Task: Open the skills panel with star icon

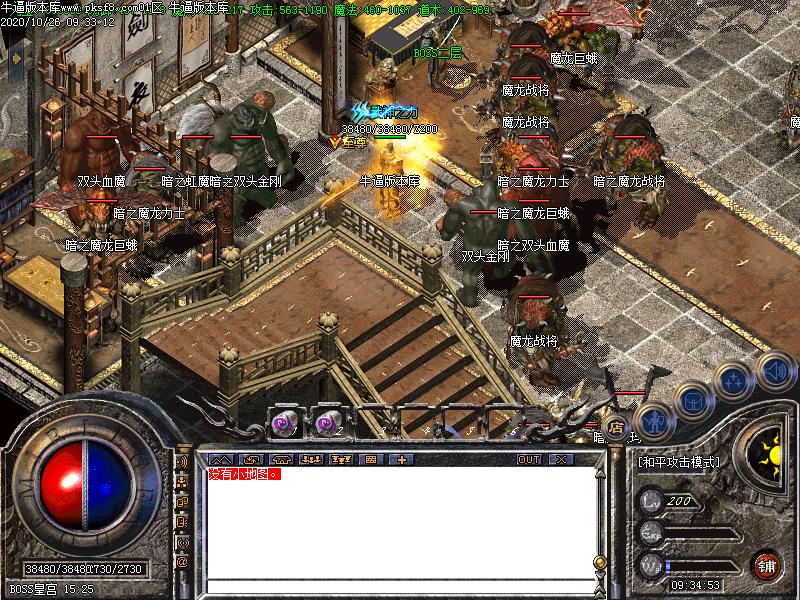Action: point(735,380)
